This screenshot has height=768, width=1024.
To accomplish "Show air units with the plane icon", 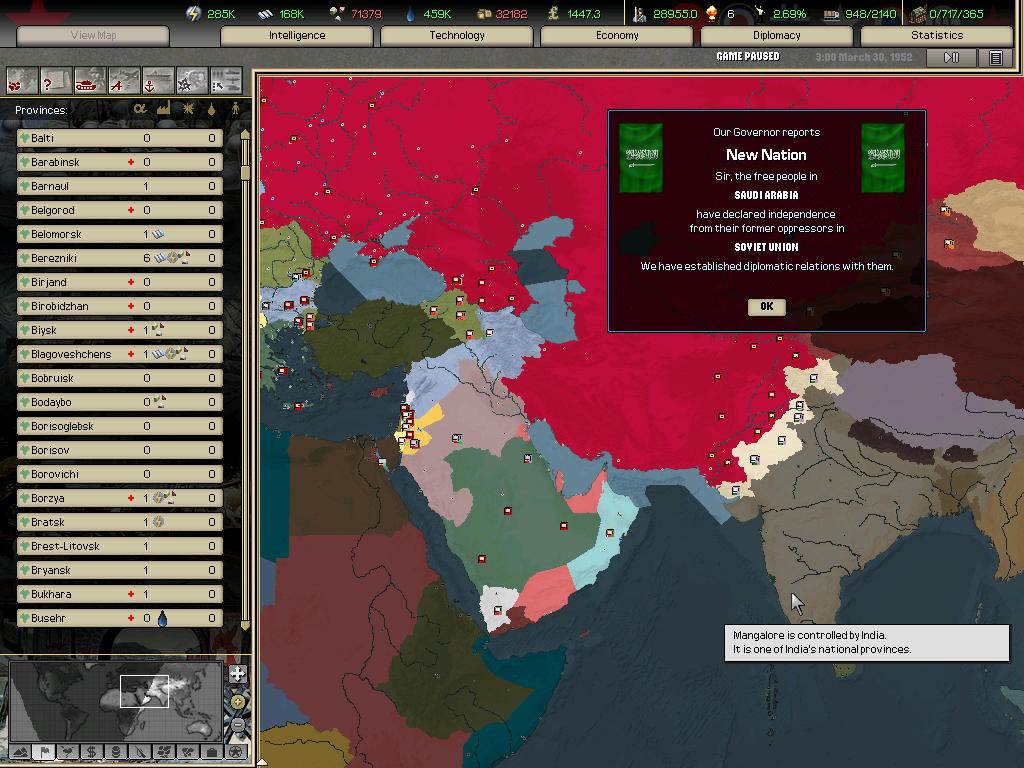I will click(x=124, y=79).
